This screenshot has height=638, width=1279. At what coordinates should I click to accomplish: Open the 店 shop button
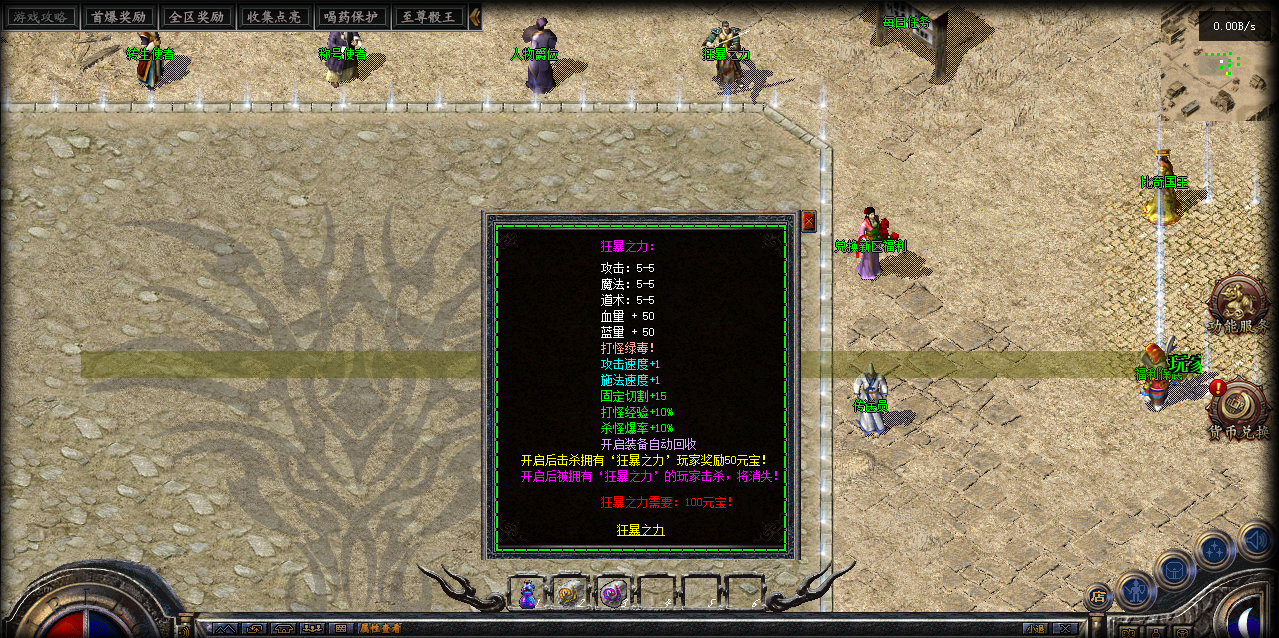1097,598
